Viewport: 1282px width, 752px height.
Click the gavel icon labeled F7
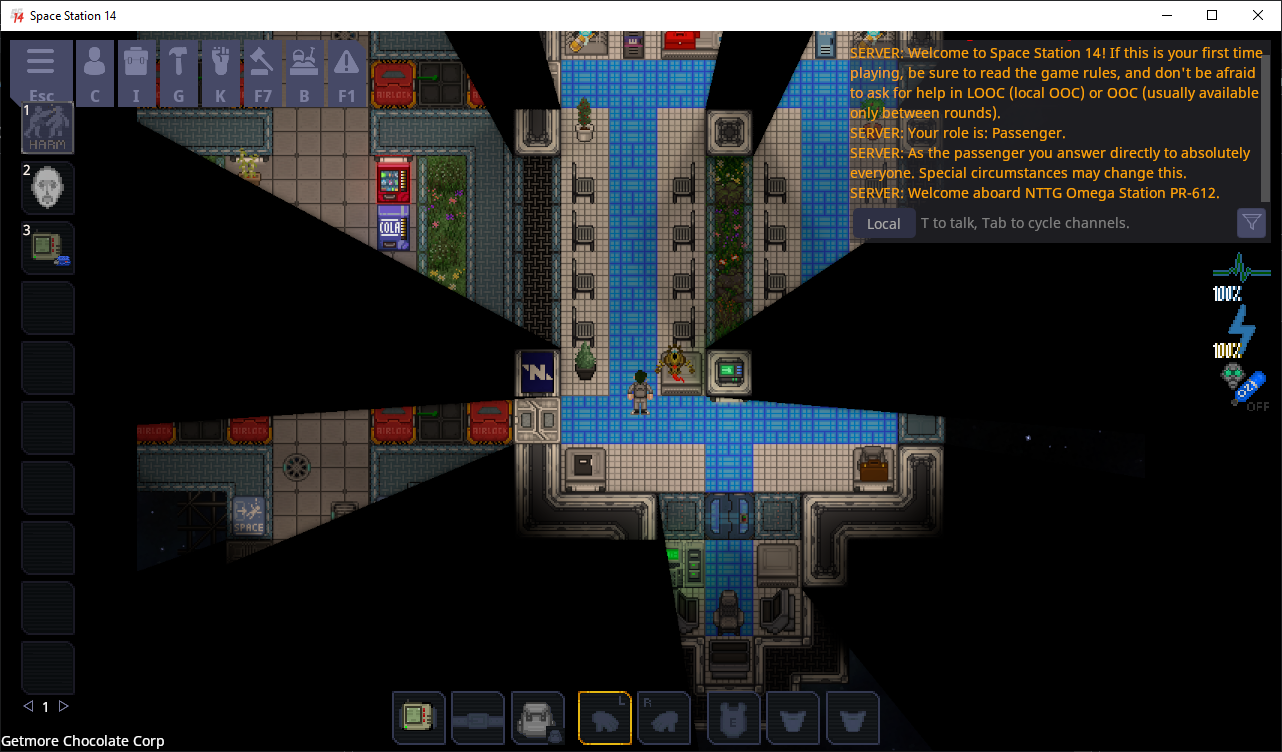[262, 62]
